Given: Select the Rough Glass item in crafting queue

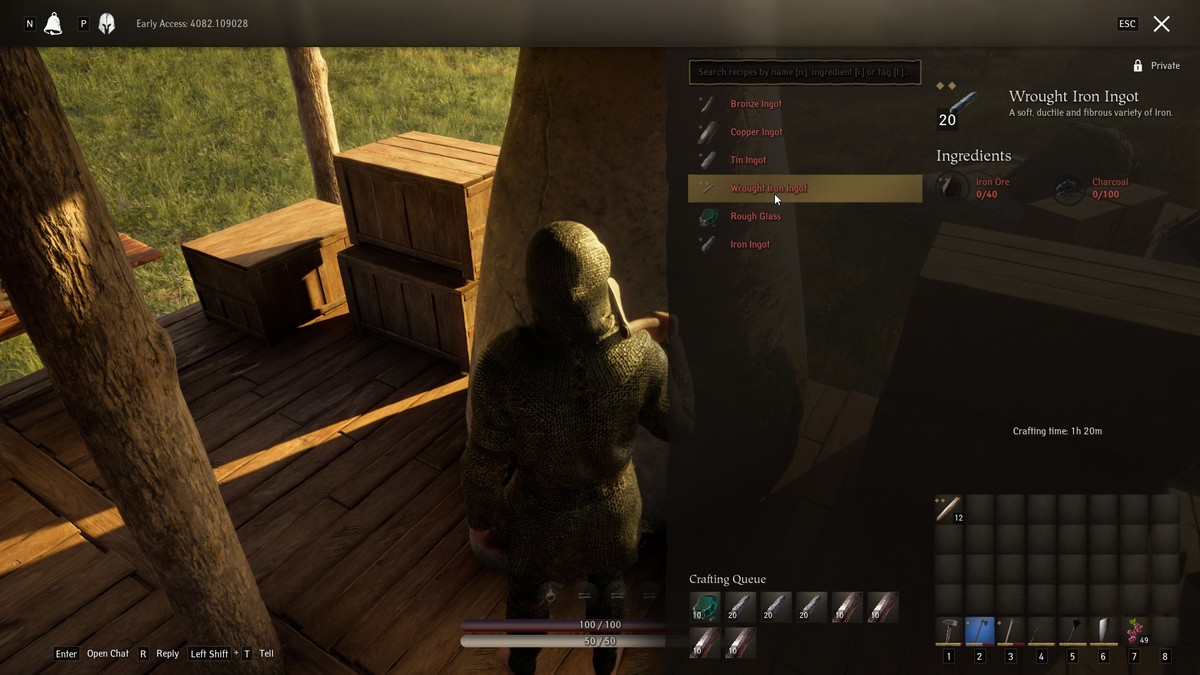Looking at the screenshot, I should 704,607.
